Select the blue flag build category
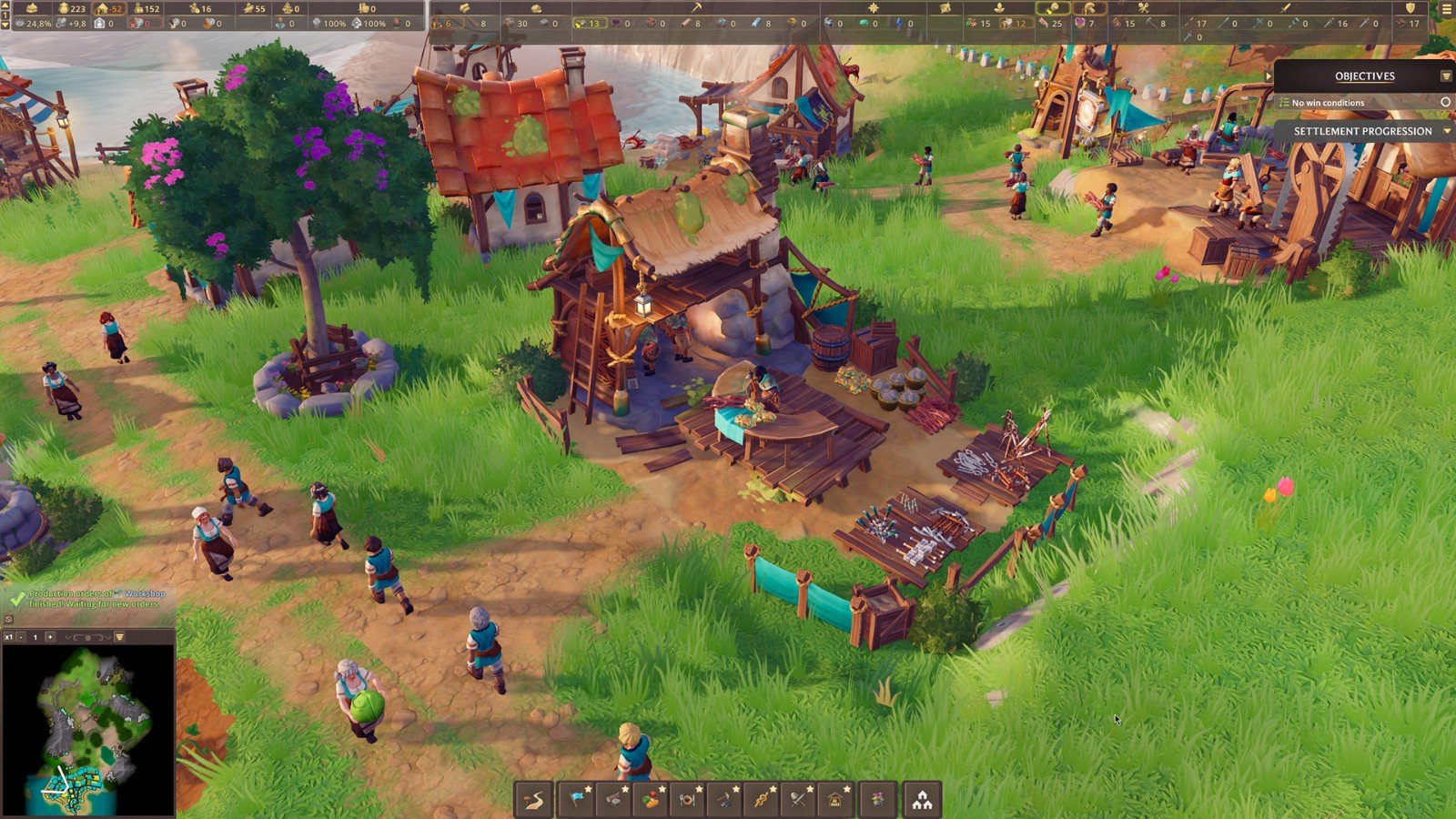The image size is (1456, 819). pos(578,801)
